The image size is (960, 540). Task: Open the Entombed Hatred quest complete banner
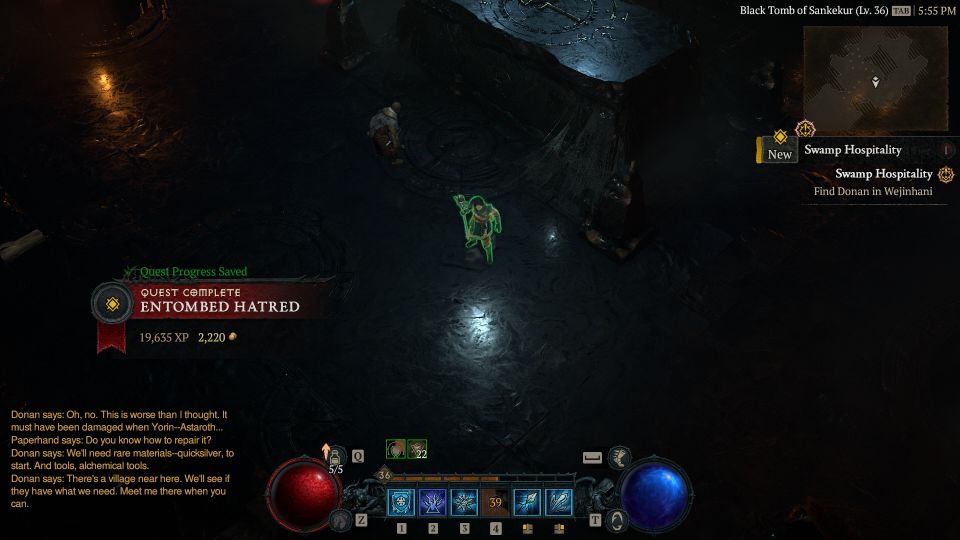(220, 306)
